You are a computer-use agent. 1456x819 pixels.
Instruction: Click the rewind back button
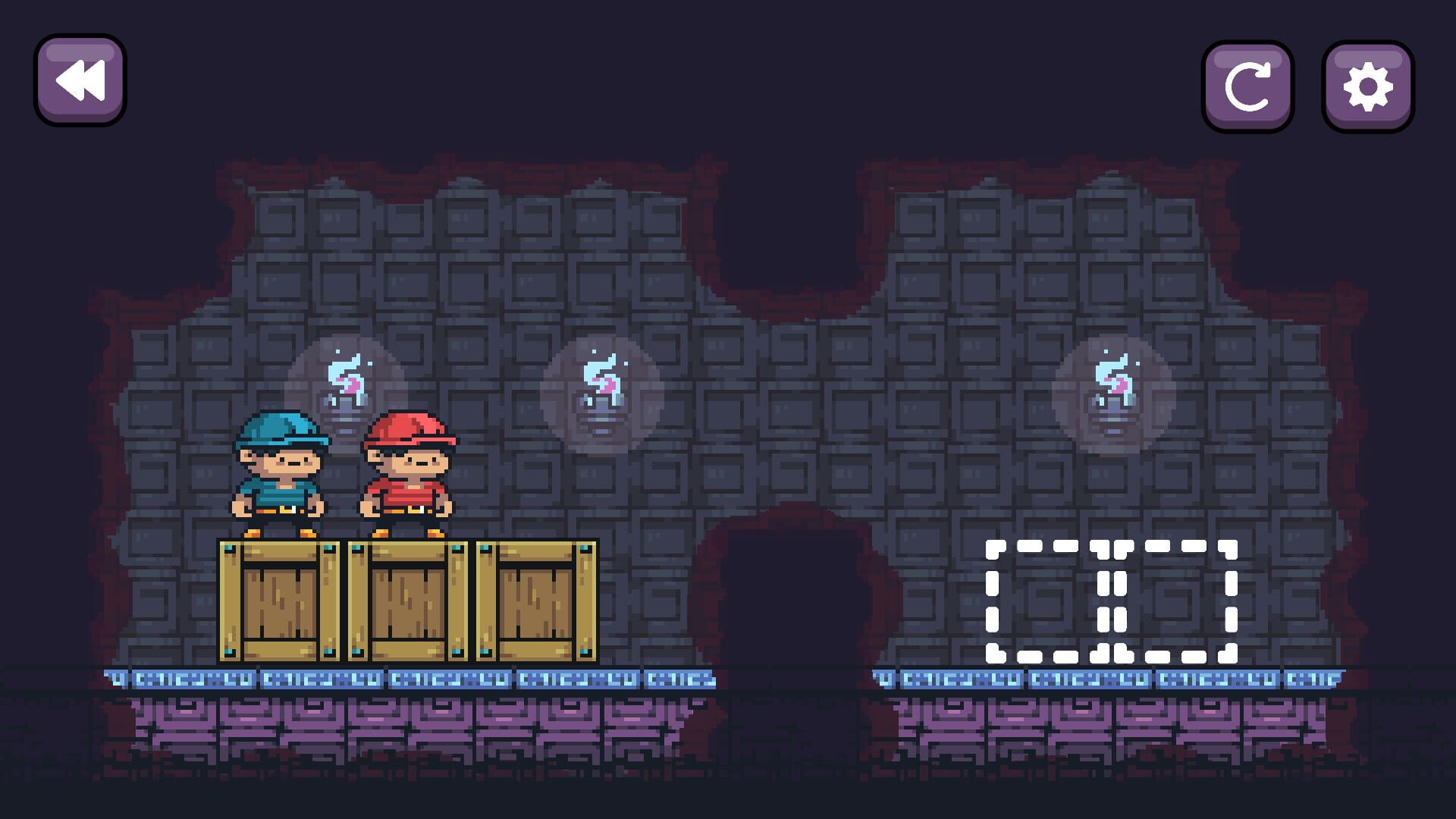click(x=80, y=79)
